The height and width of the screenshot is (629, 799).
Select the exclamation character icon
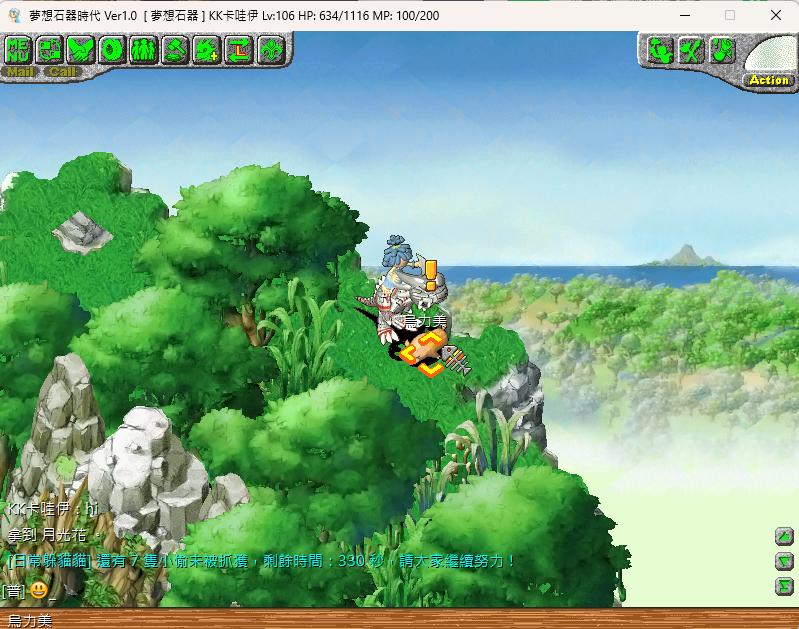pyautogui.click(x=722, y=50)
